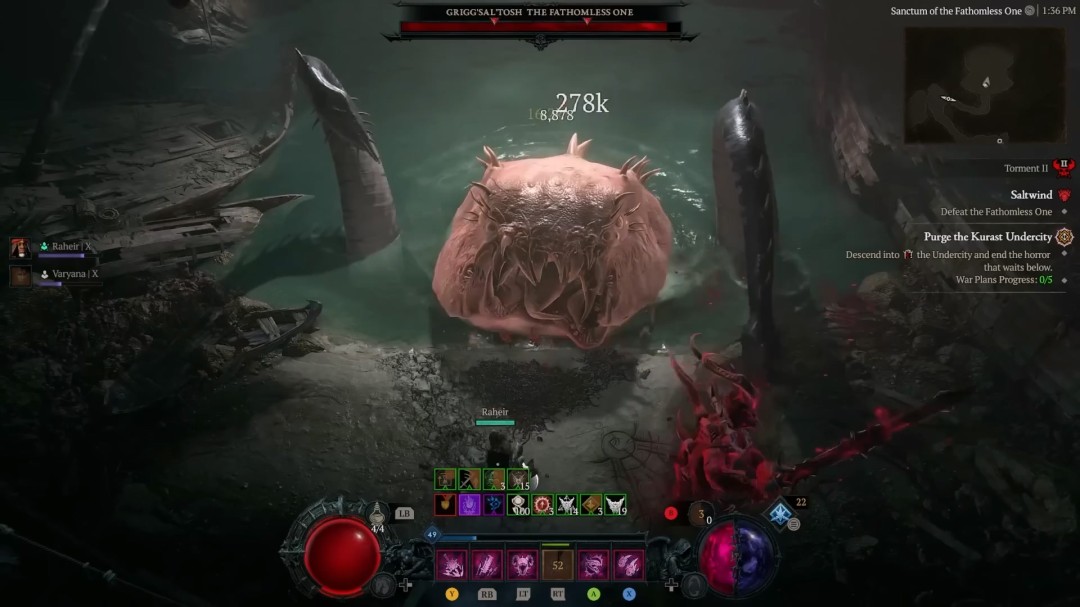
Task: Select Varyana's portrait in the party list
Action: [20, 274]
